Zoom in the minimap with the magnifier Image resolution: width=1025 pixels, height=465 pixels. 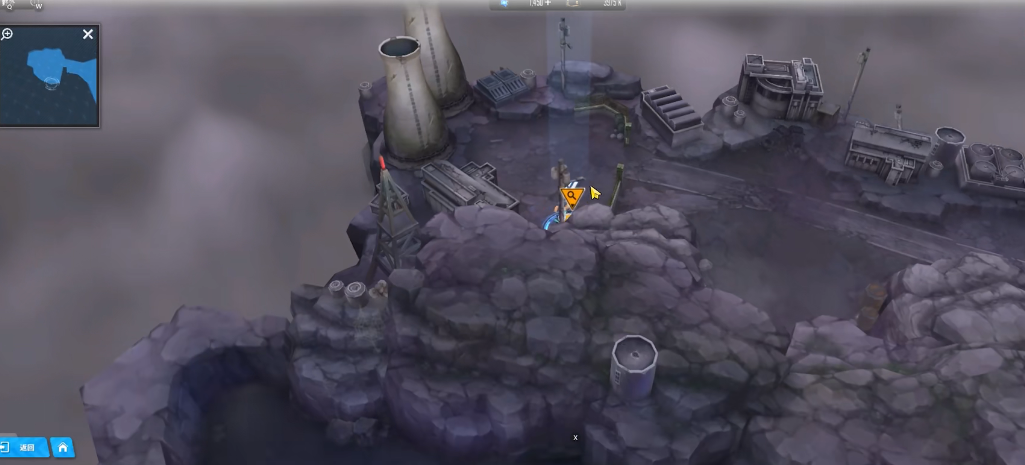pos(7,35)
